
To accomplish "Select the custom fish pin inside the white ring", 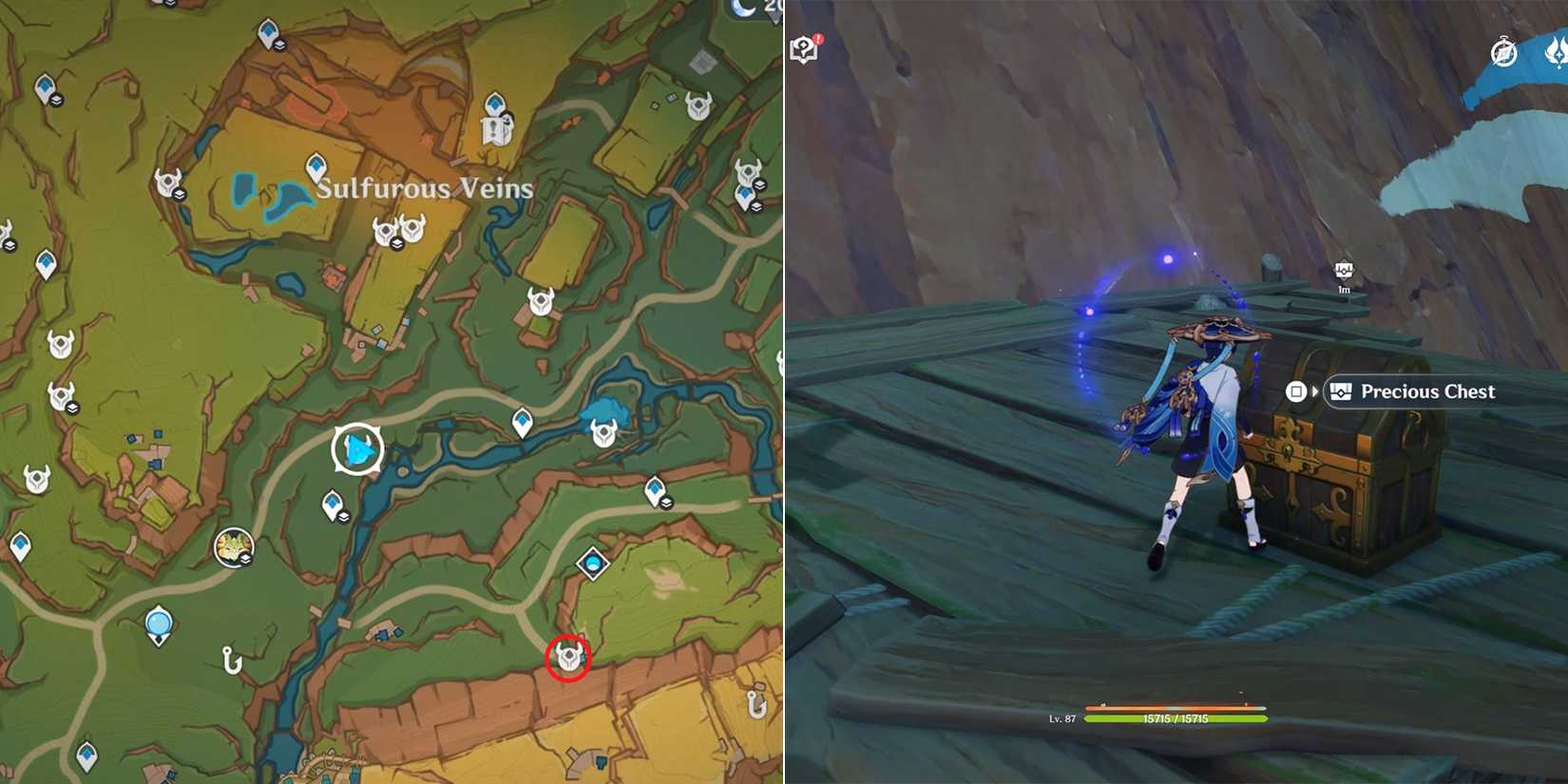I will click(359, 448).
